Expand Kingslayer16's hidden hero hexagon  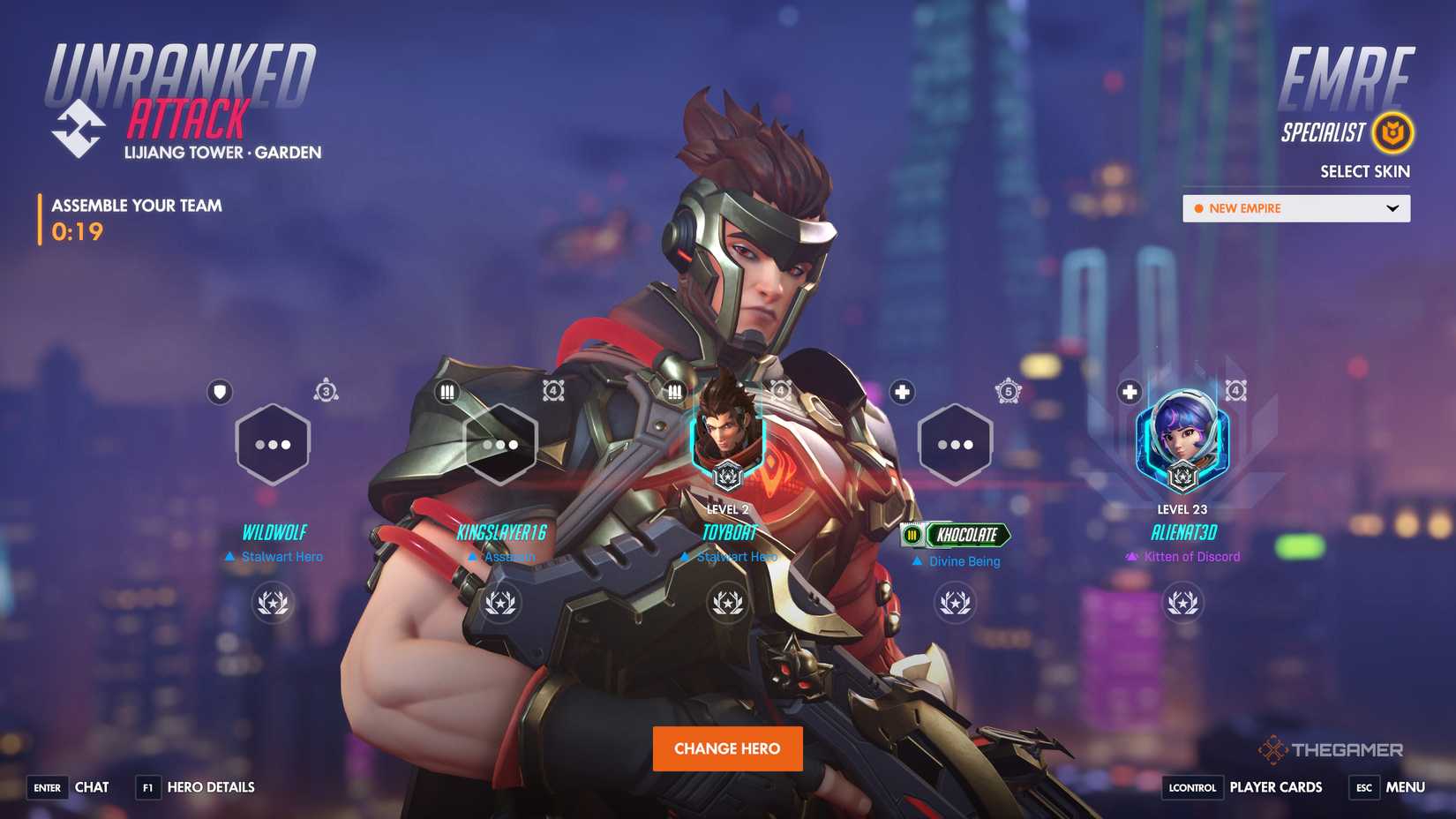pyautogui.click(x=500, y=443)
